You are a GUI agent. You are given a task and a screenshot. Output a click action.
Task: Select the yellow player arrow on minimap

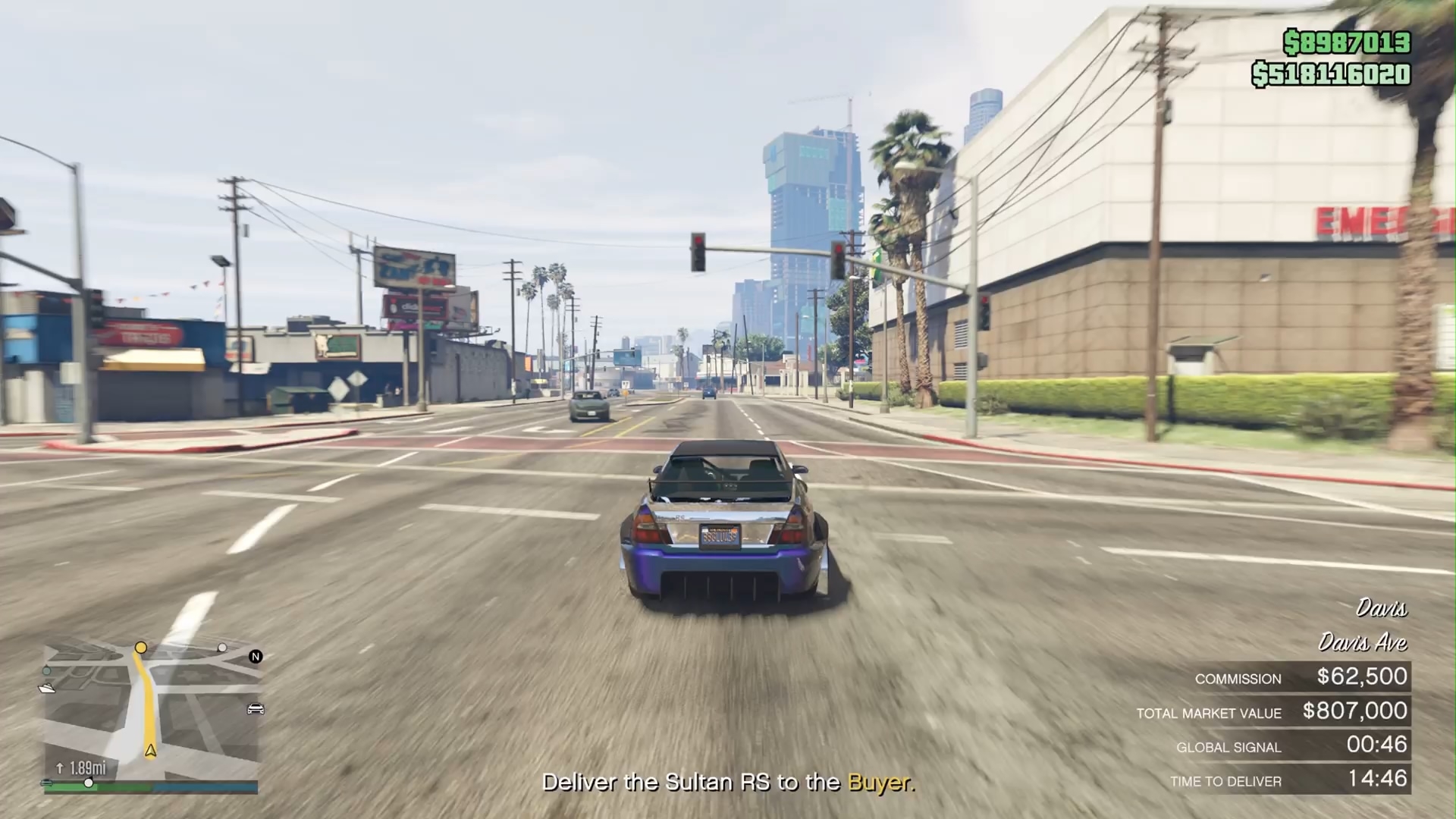pos(151,751)
